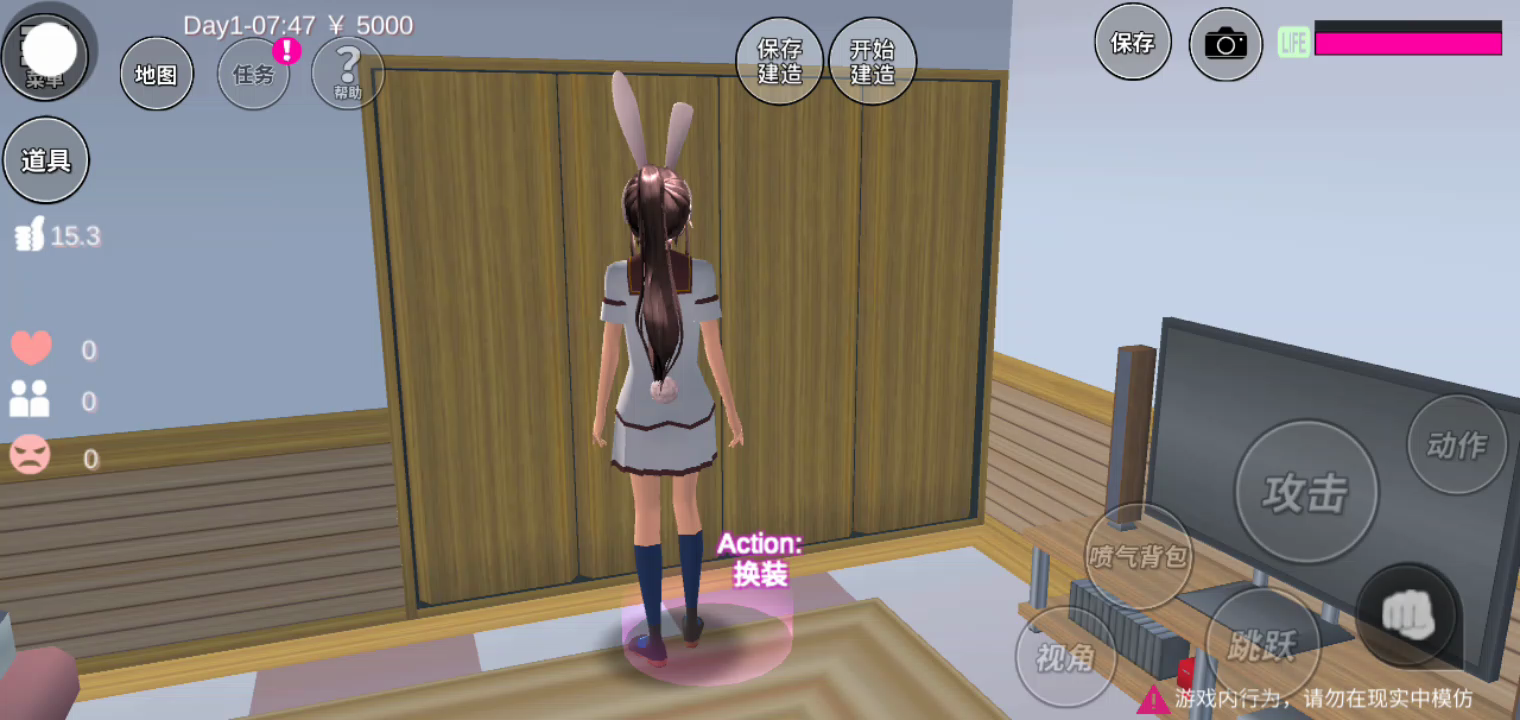Activate the 喷气背包 jetpack
Image resolution: width=1520 pixels, height=720 pixels.
[1138, 556]
